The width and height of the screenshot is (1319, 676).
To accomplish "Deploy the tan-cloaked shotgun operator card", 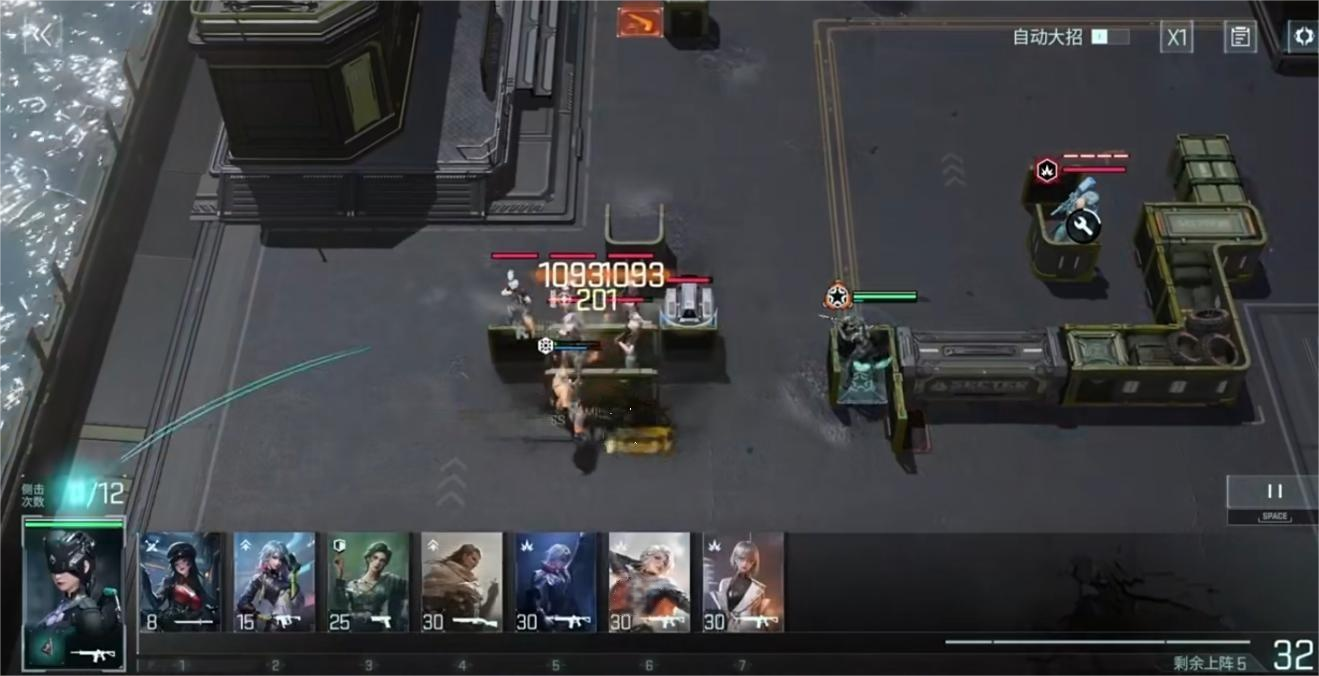I will [462, 583].
